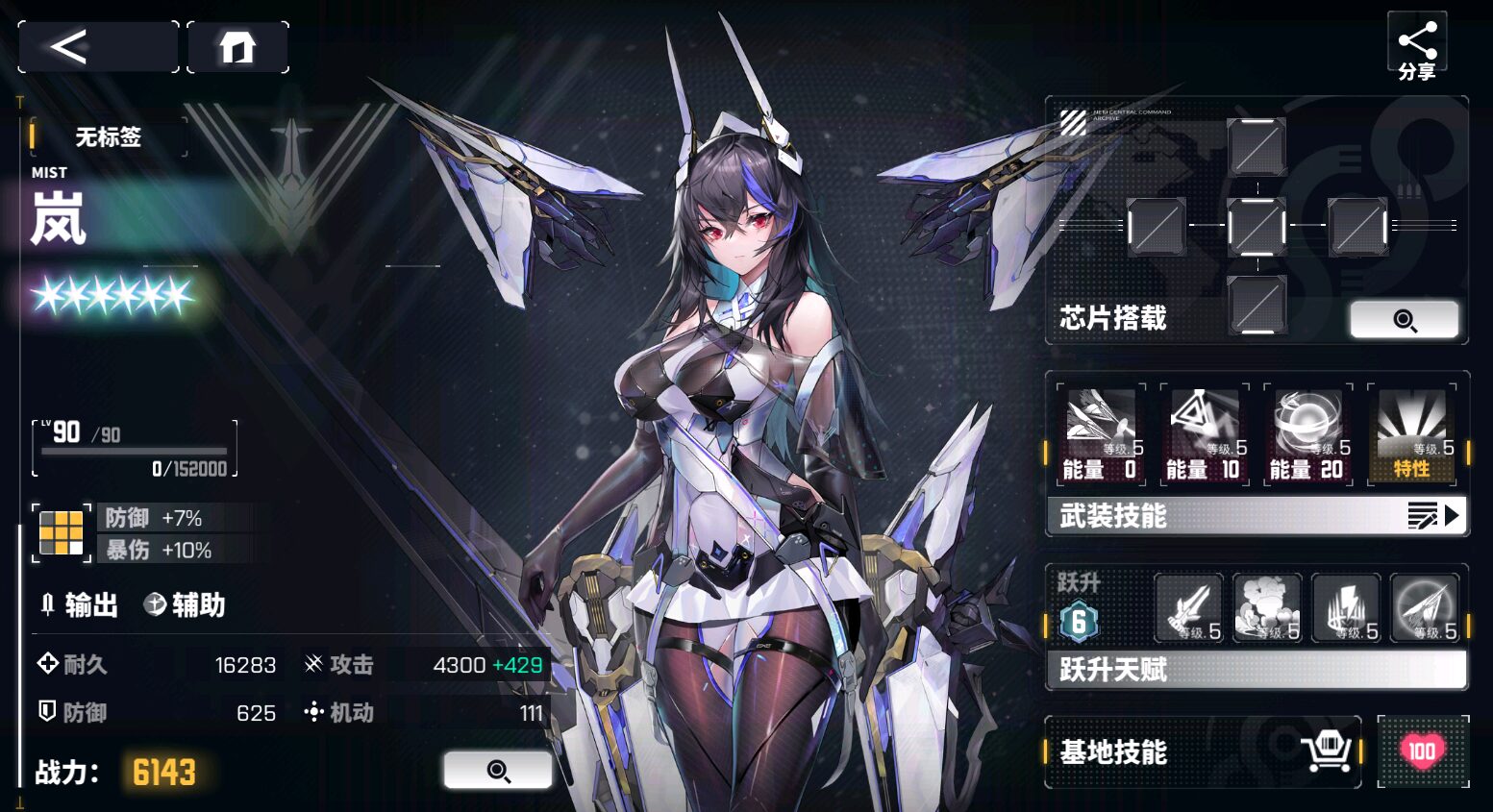Open the orange grid bonus panel
This screenshot has height=812, width=1493.
[62, 533]
